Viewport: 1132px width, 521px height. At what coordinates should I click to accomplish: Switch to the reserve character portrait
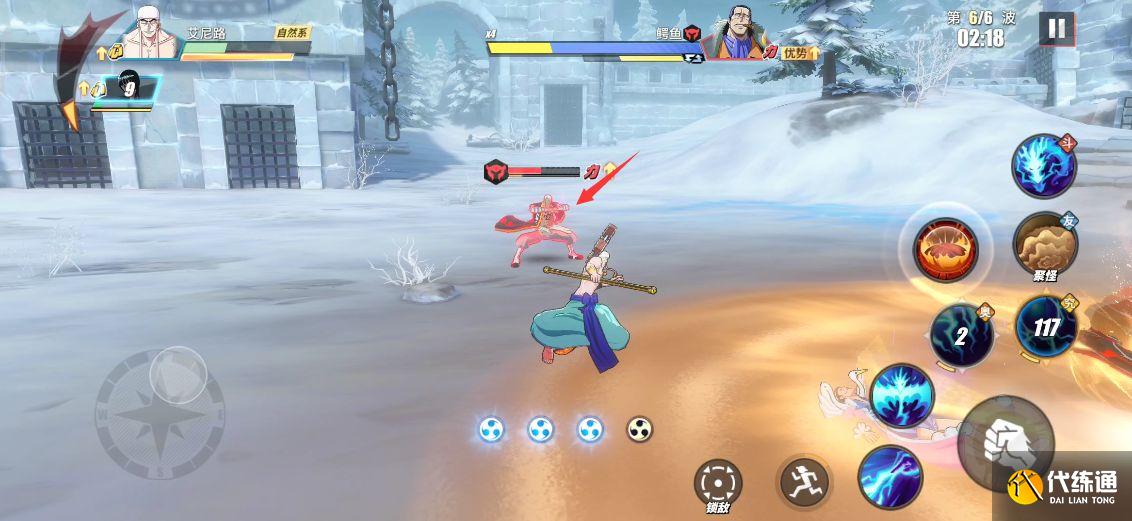(x=127, y=90)
